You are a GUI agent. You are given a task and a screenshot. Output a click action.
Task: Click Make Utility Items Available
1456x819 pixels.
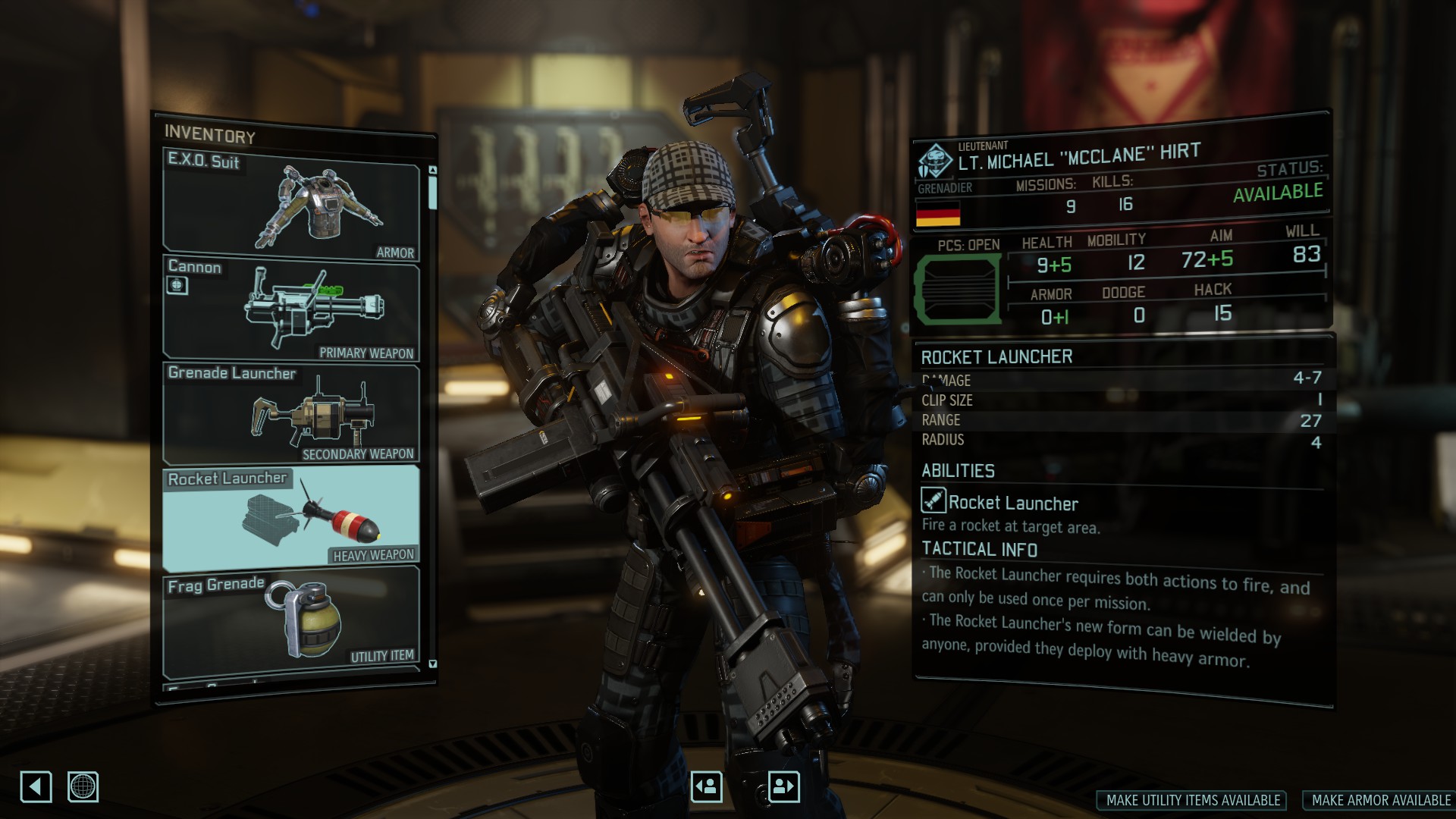pyautogui.click(x=1192, y=800)
